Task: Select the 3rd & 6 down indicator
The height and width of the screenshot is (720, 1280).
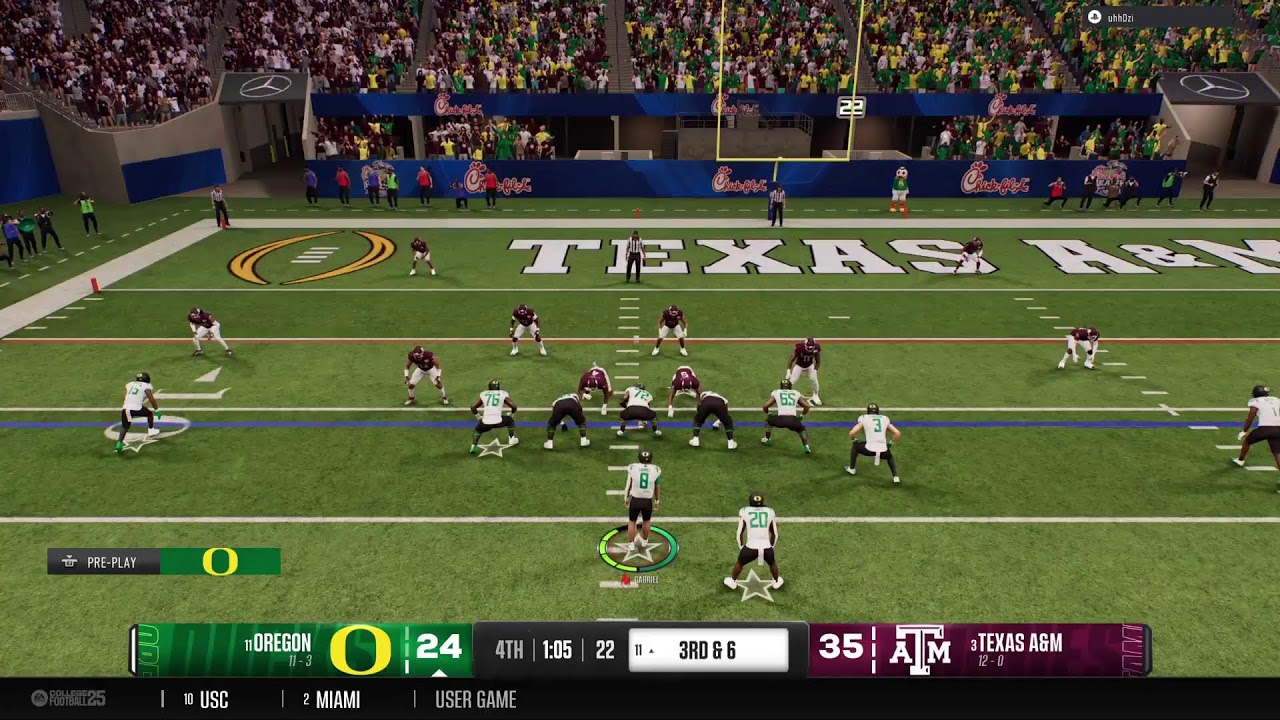Action: pos(707,651)
